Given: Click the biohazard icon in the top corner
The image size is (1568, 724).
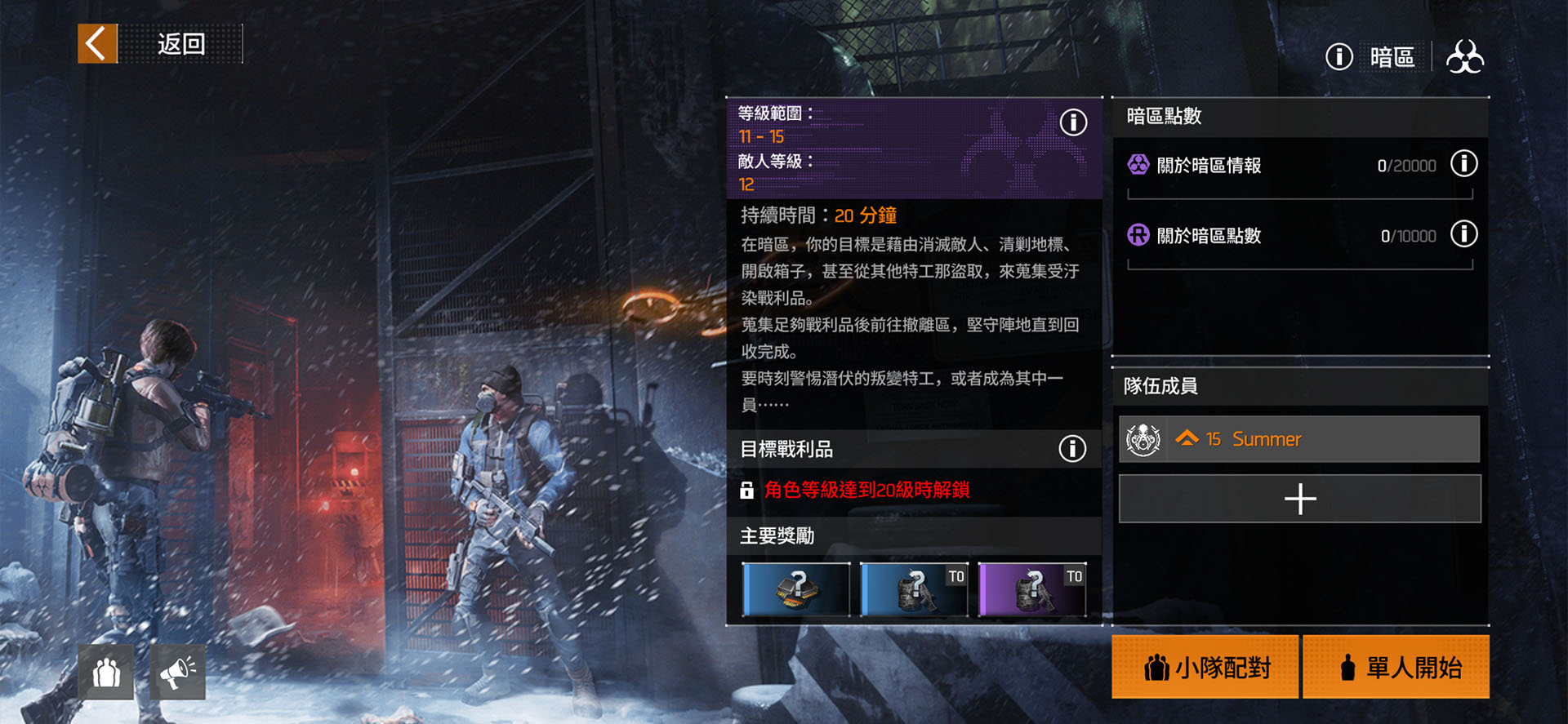Looking at the screenshot, I should 1465,57.
